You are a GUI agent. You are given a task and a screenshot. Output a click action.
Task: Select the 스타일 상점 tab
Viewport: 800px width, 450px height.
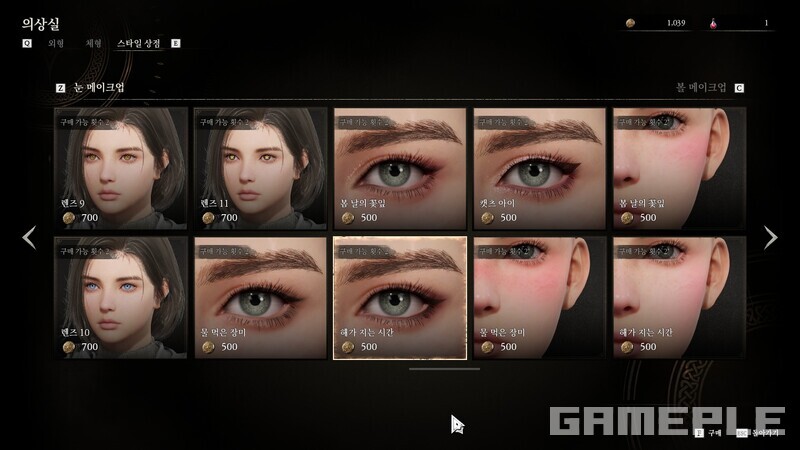(x=138, y=44)
